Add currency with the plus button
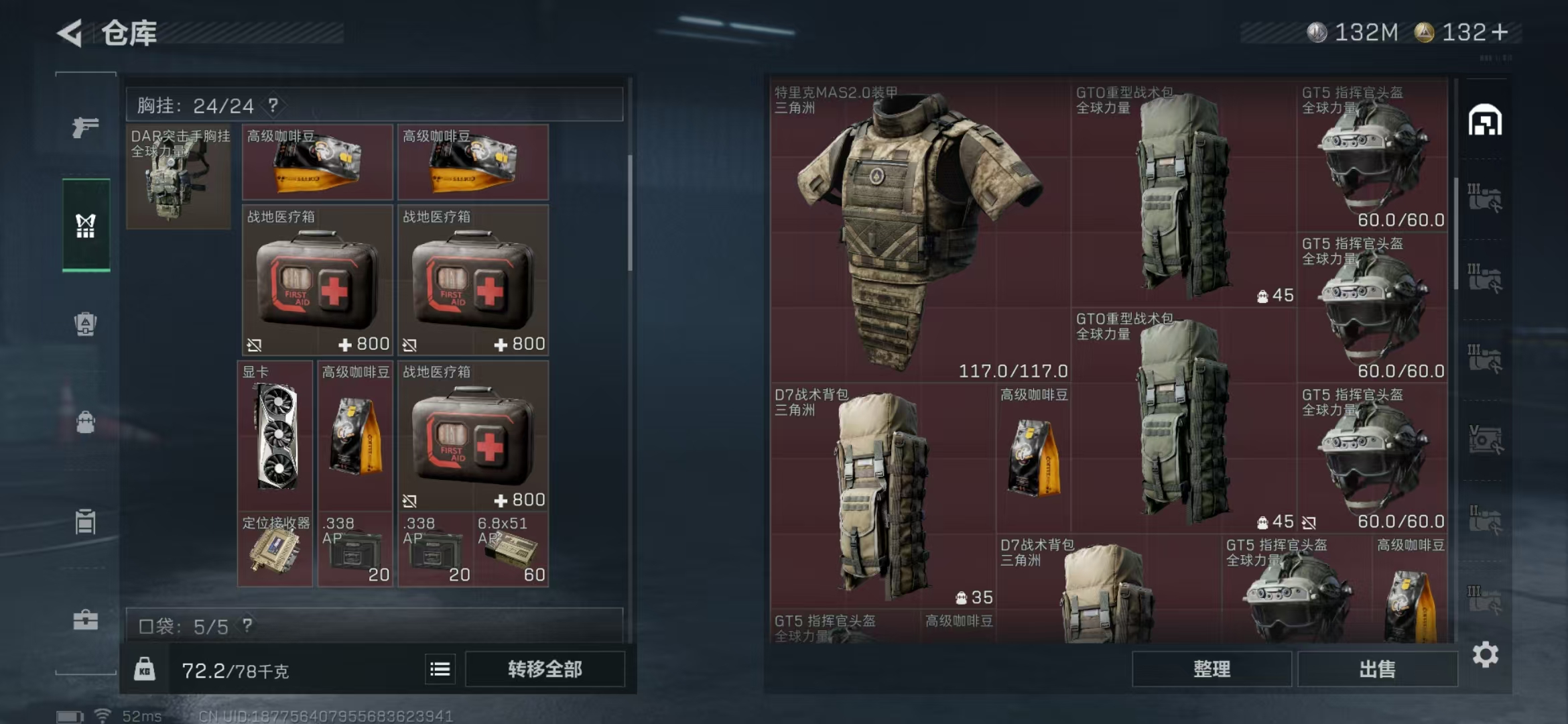Image resolution: width=1568 pixels, height=724 pixels. pos(1500,32)
